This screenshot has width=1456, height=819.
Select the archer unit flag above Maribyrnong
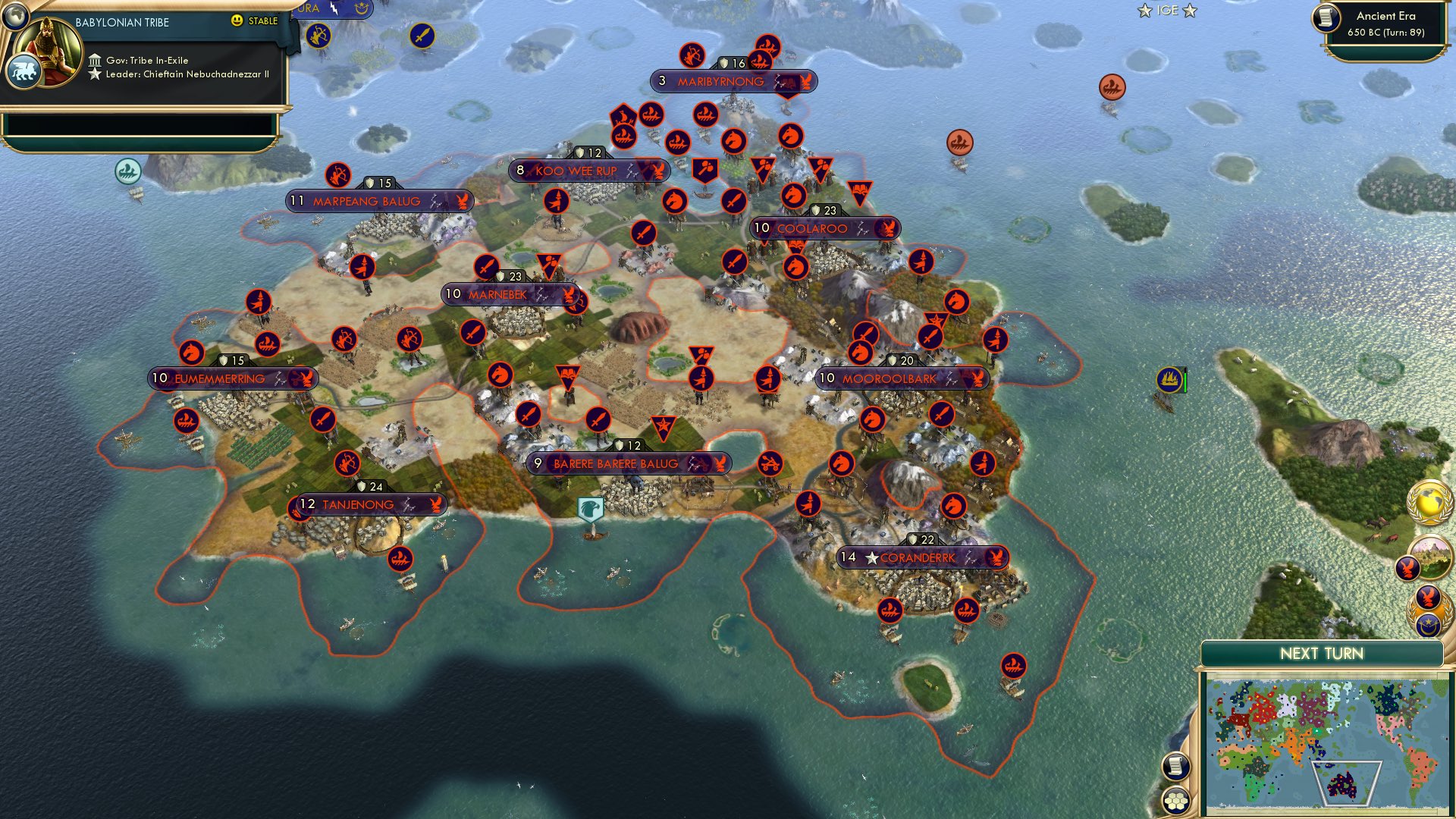[x=694, y=54]
